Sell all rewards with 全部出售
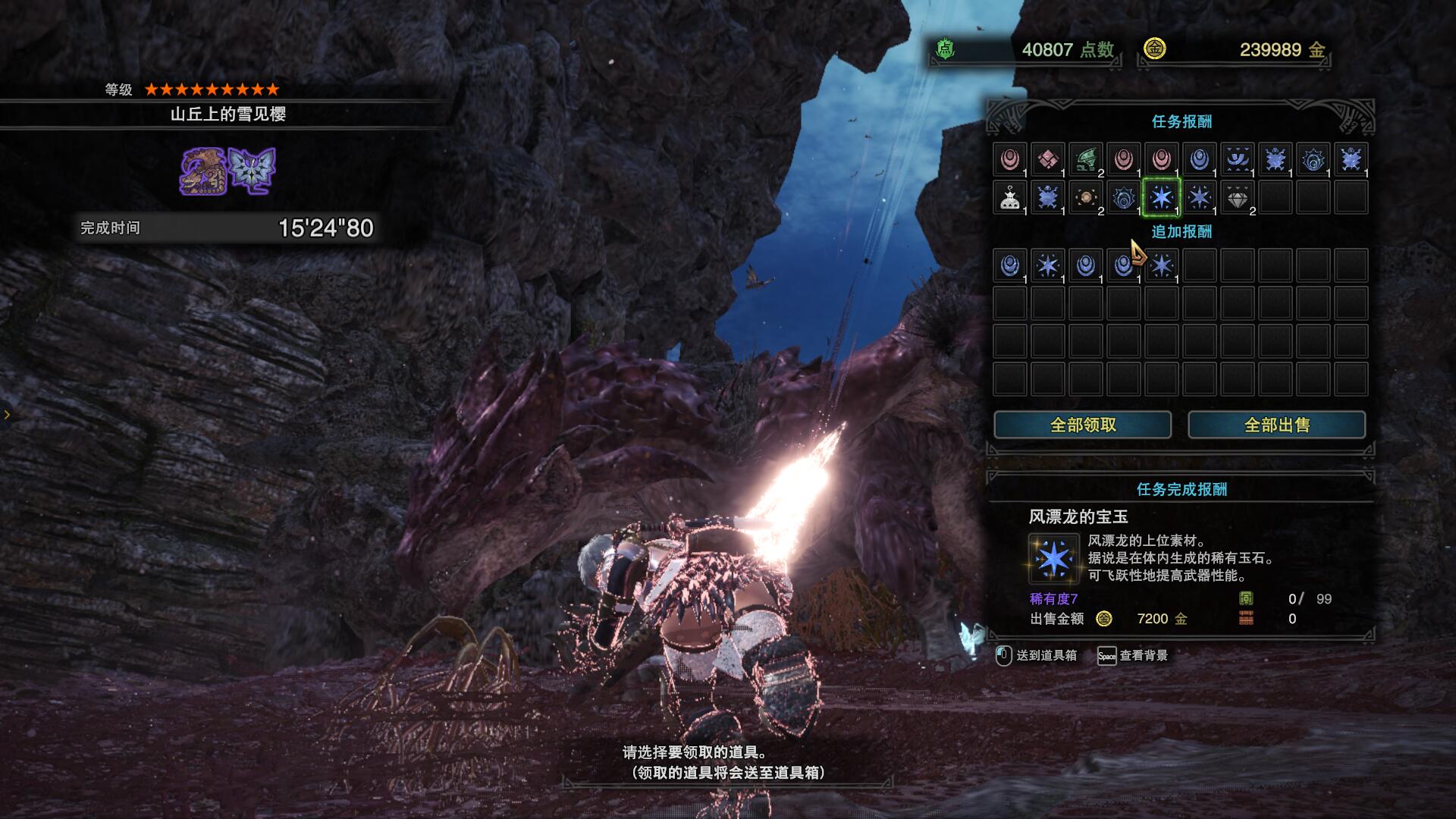Screen dimensions: 1456x819 coord(1276,425)
